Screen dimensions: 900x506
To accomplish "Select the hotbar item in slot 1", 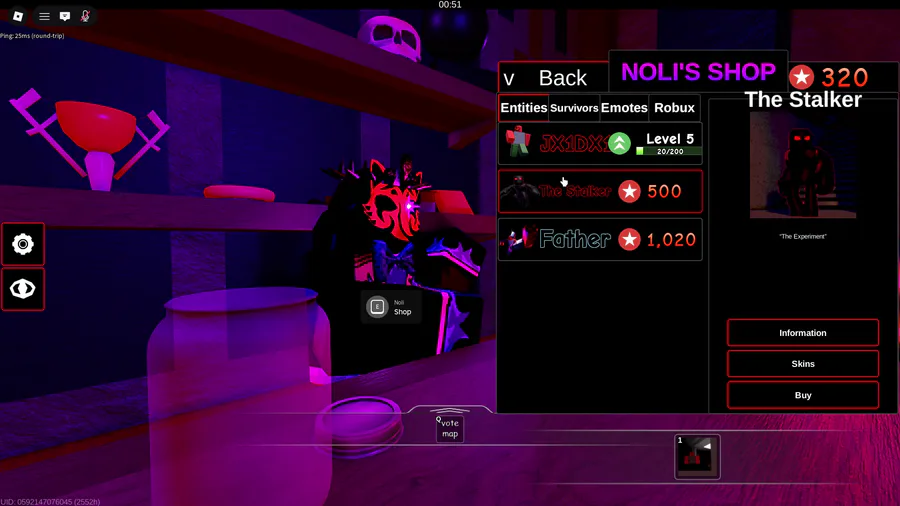I will [x=697, y=457].
